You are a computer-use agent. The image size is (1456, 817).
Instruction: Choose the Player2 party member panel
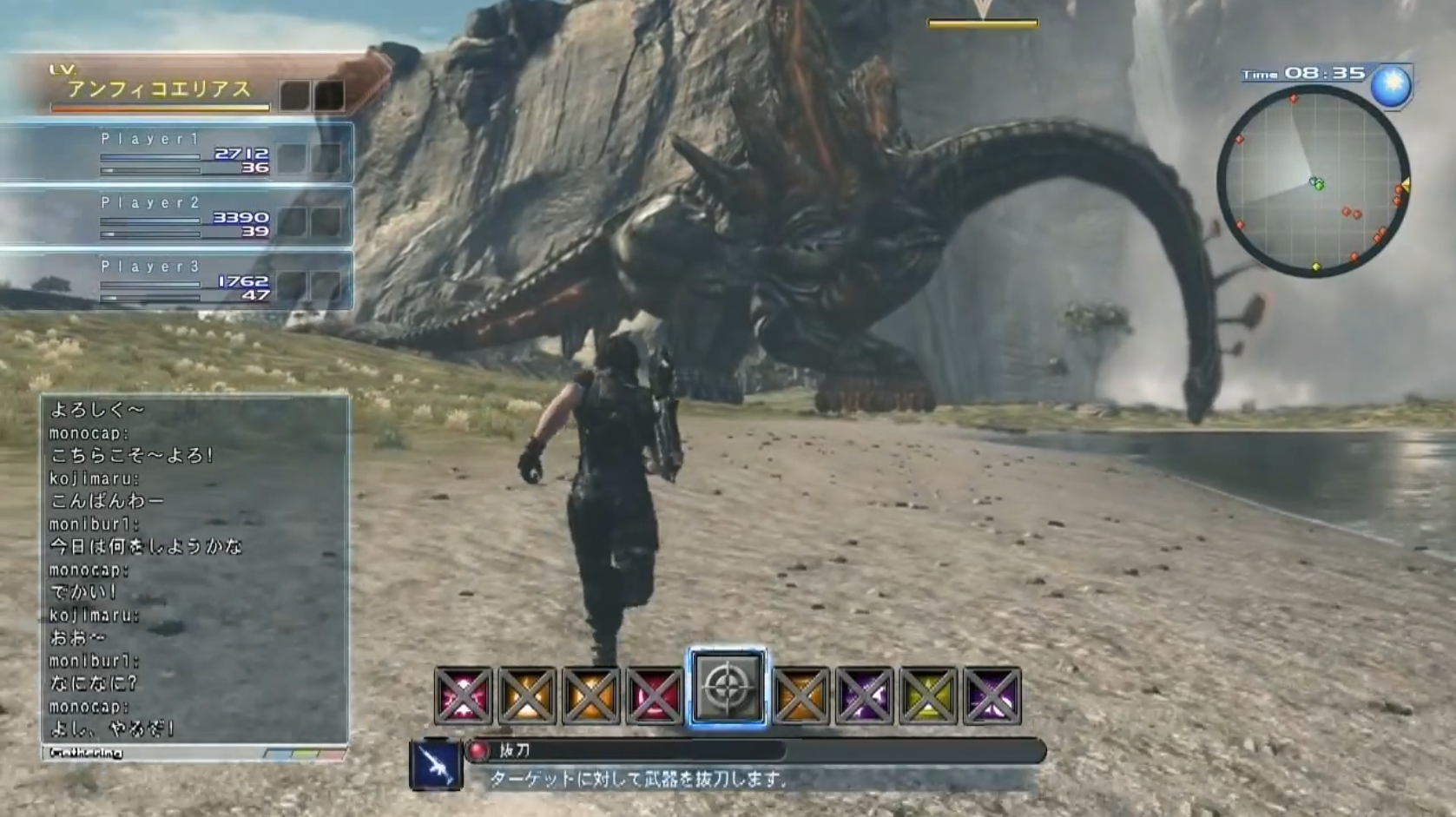tap(177, 217)
